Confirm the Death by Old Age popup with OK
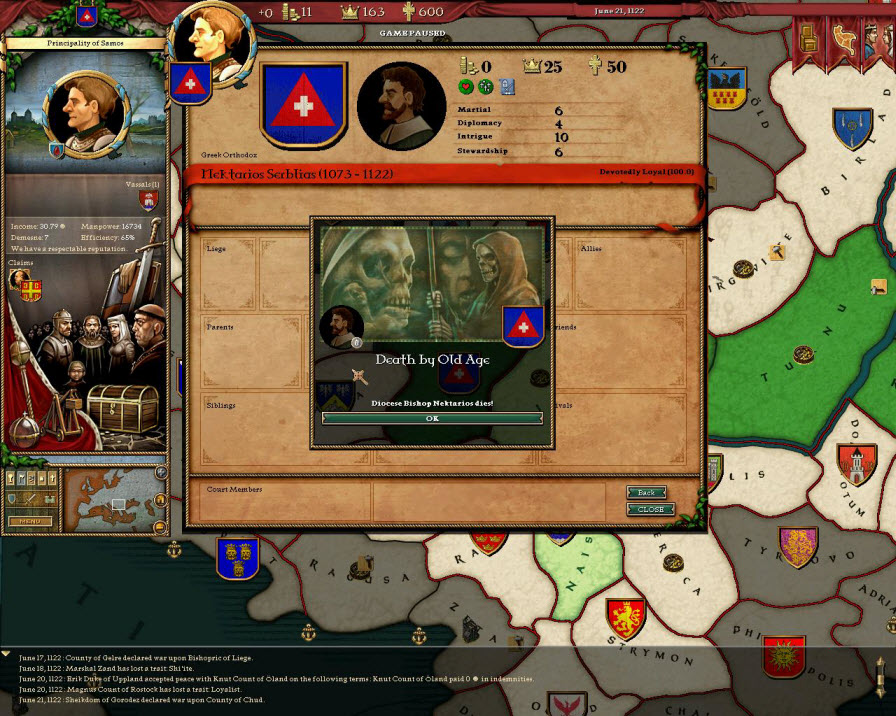Image resolution: width=896 pixels, height=716 pixels. (432, 418)
